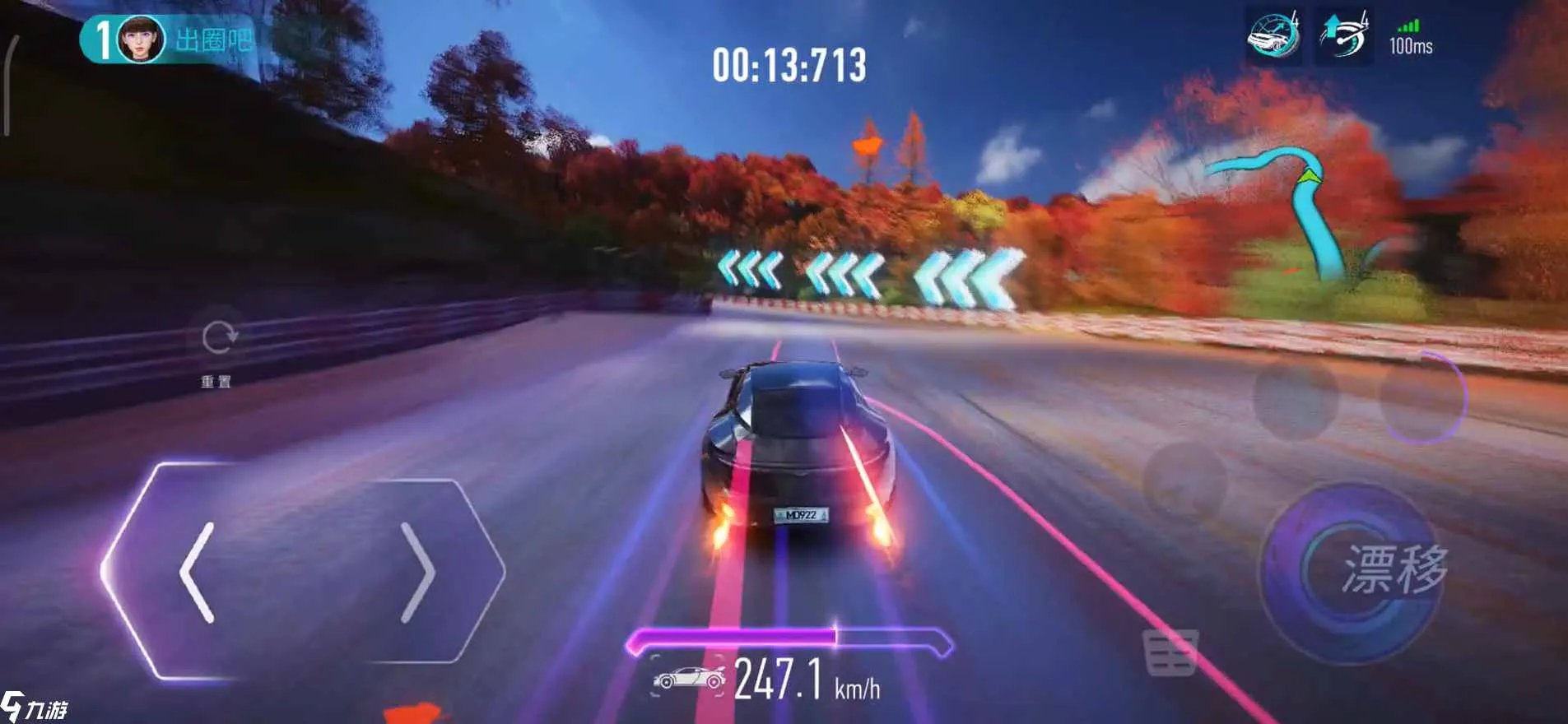This screenshot has height=724, width=1568.
Task: Tap the purple-ringed faded round button
Action: (1423, 397)
